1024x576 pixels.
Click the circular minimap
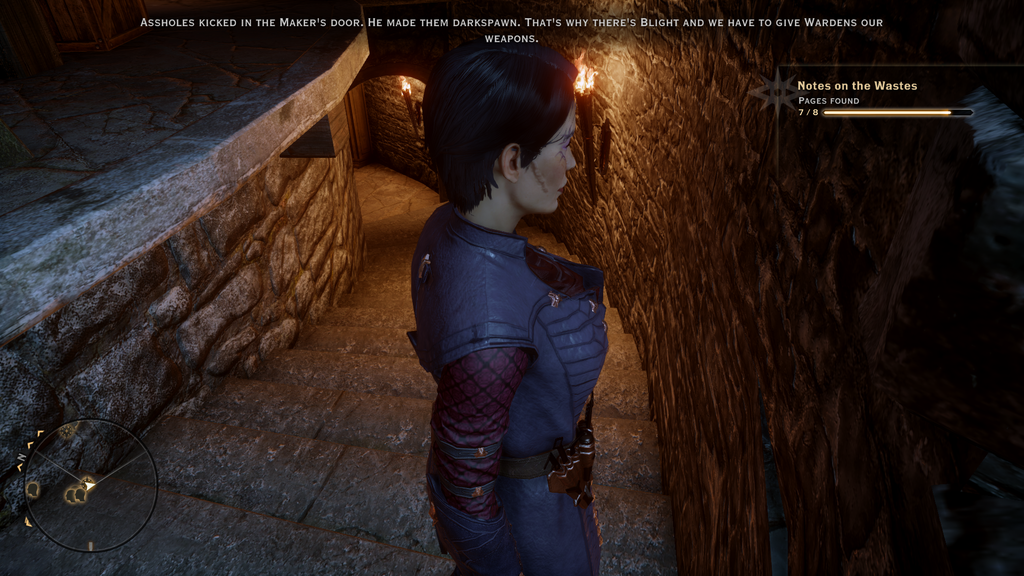90,485
